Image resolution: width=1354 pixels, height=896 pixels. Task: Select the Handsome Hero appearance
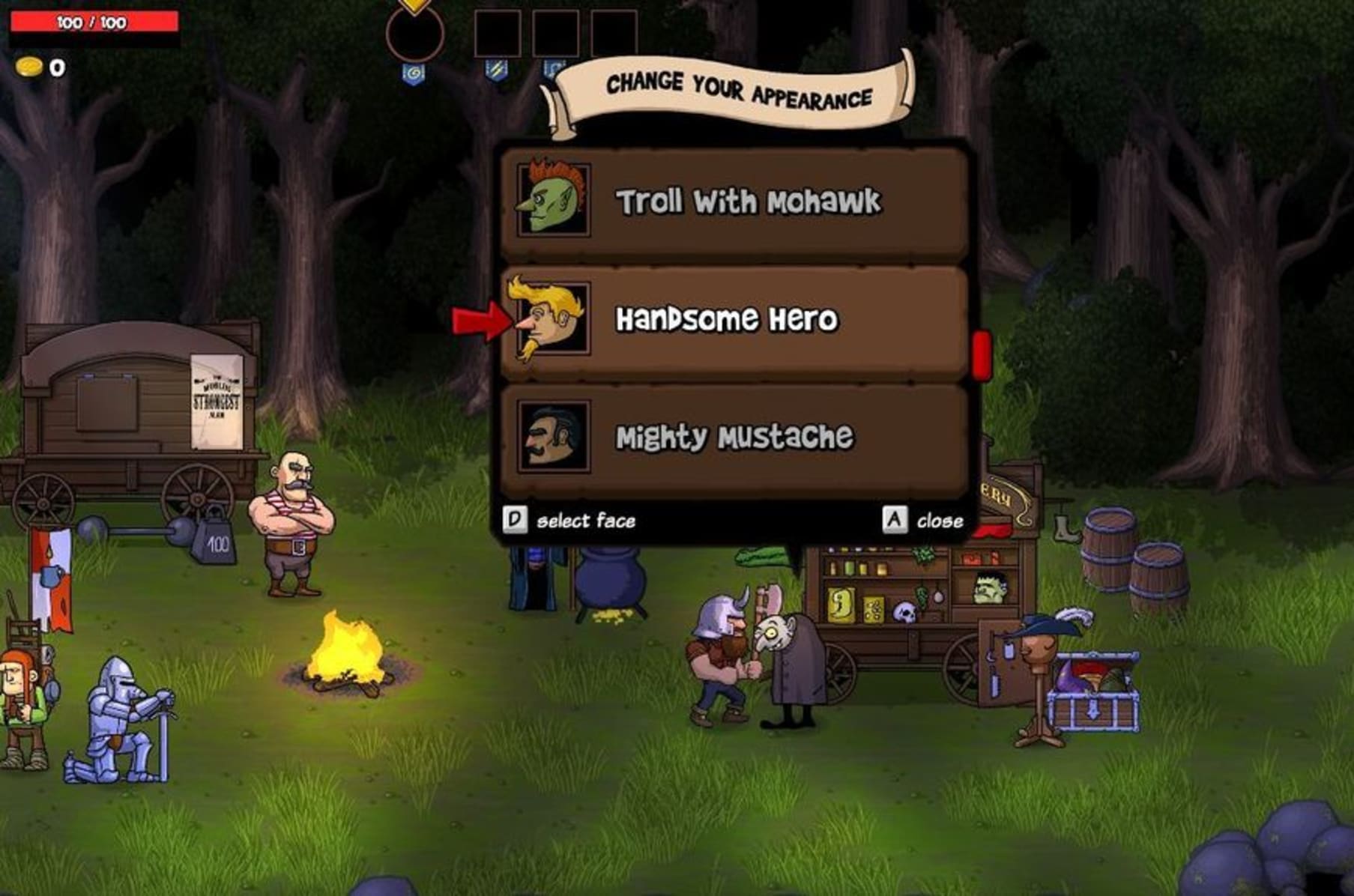coord(734,321)
